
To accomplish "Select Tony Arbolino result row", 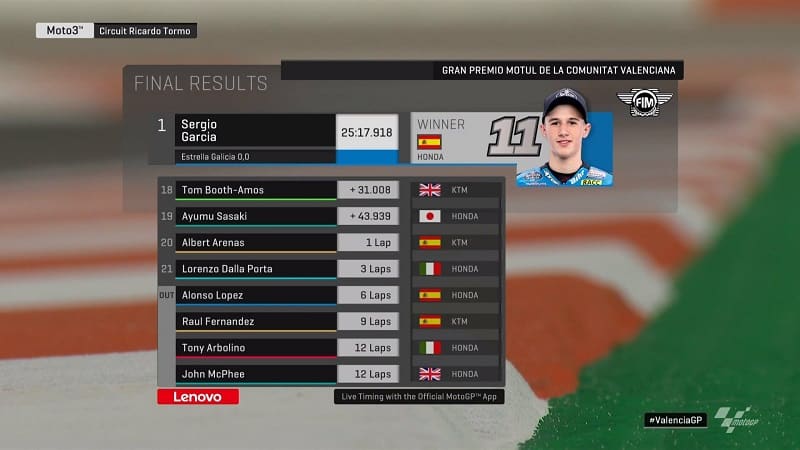I will coord(256,348).
